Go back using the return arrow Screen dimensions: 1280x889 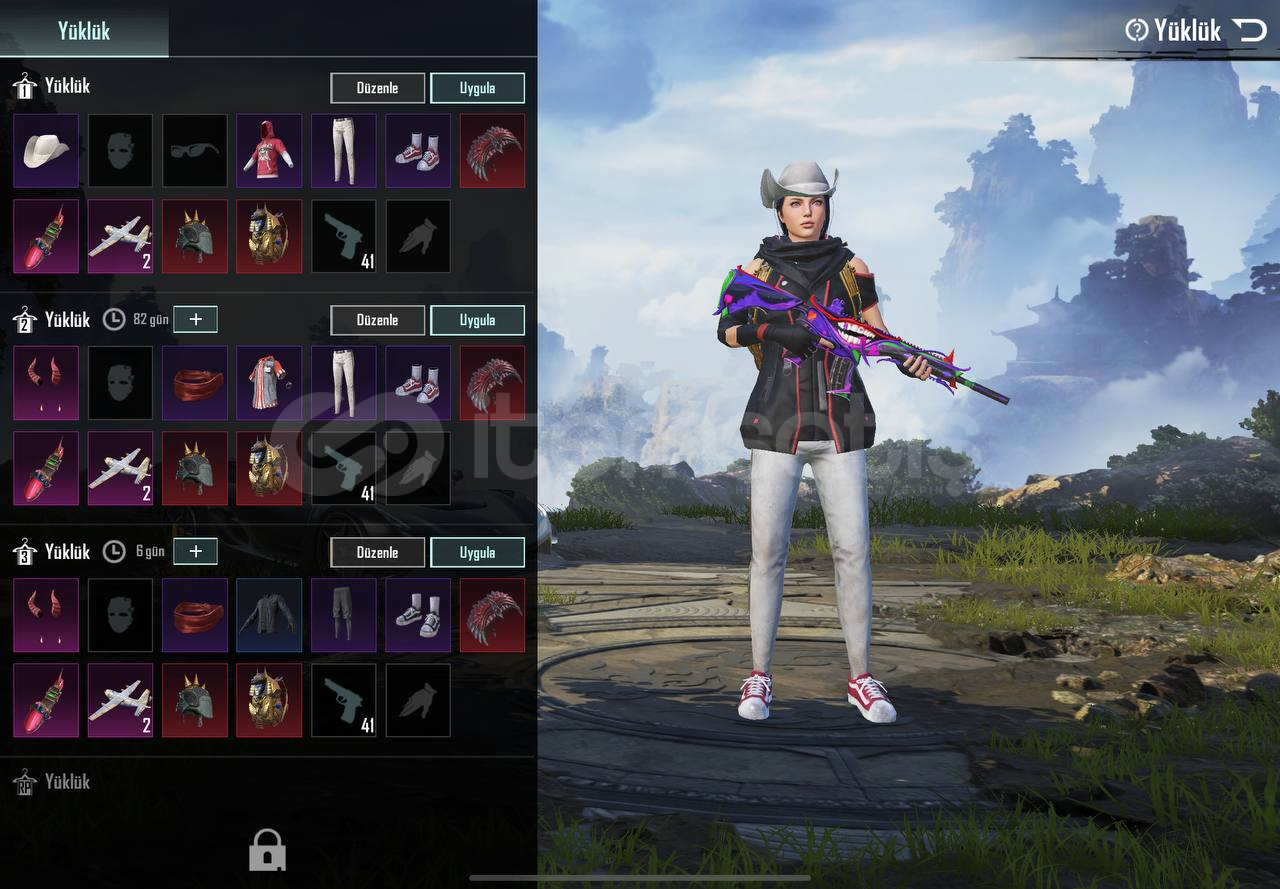coord(1250,30)
